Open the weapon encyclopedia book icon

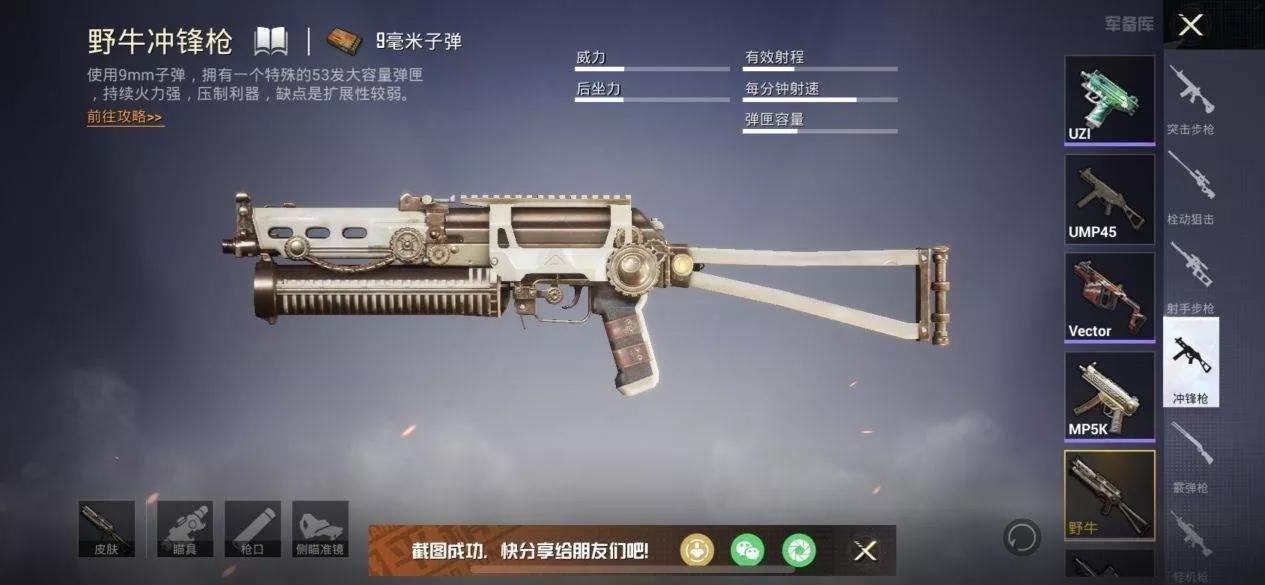coord(270,41)
